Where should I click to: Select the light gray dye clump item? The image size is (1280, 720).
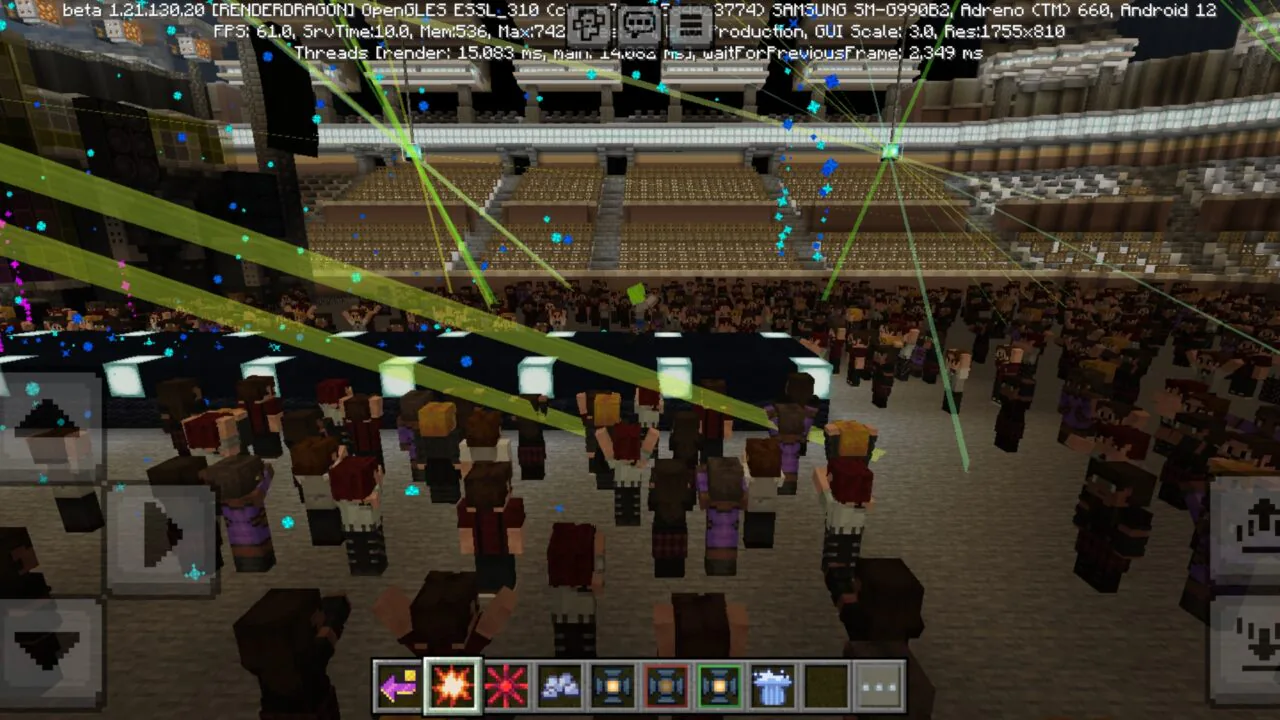560,685
